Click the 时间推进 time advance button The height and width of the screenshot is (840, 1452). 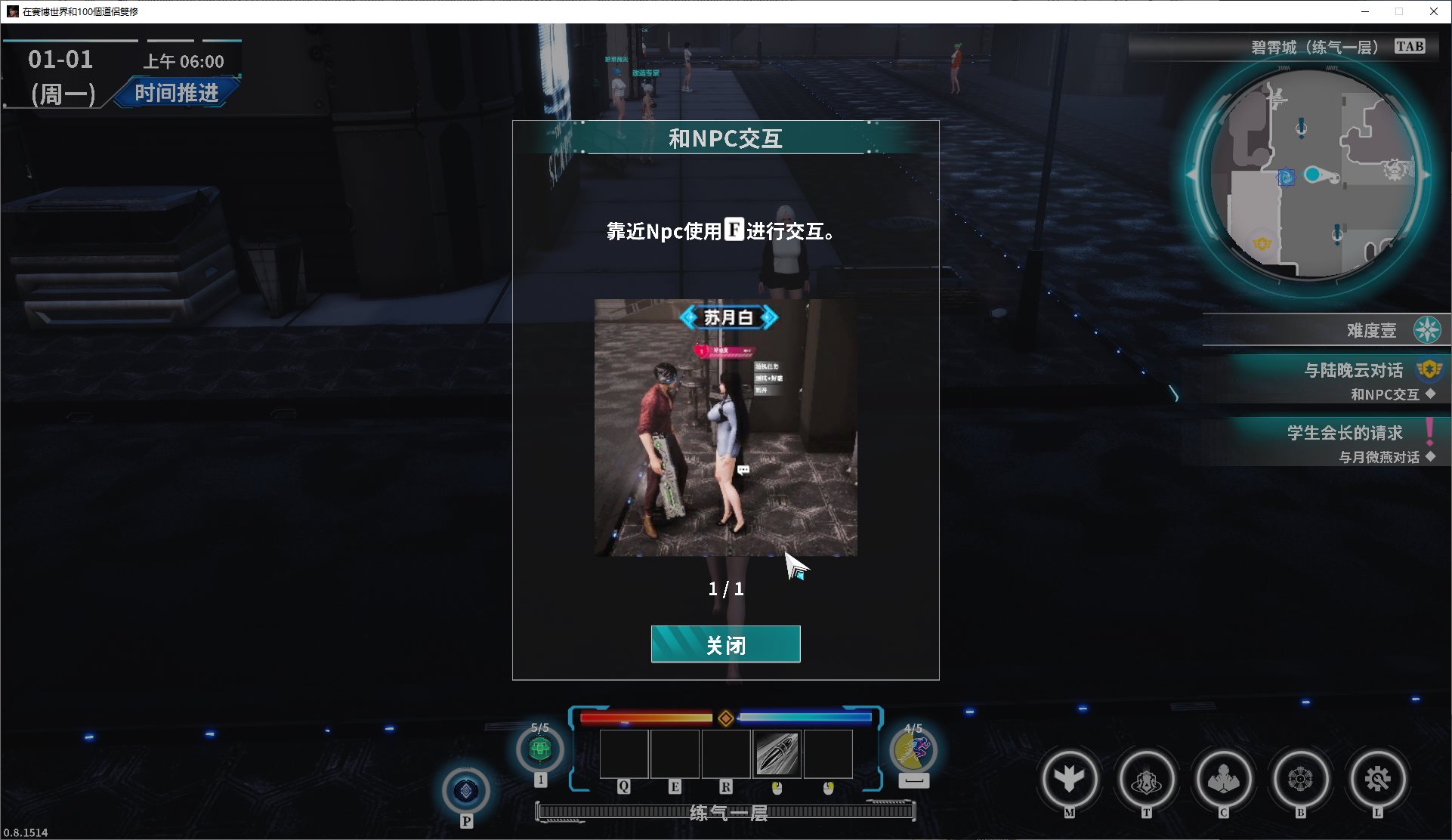176,93
